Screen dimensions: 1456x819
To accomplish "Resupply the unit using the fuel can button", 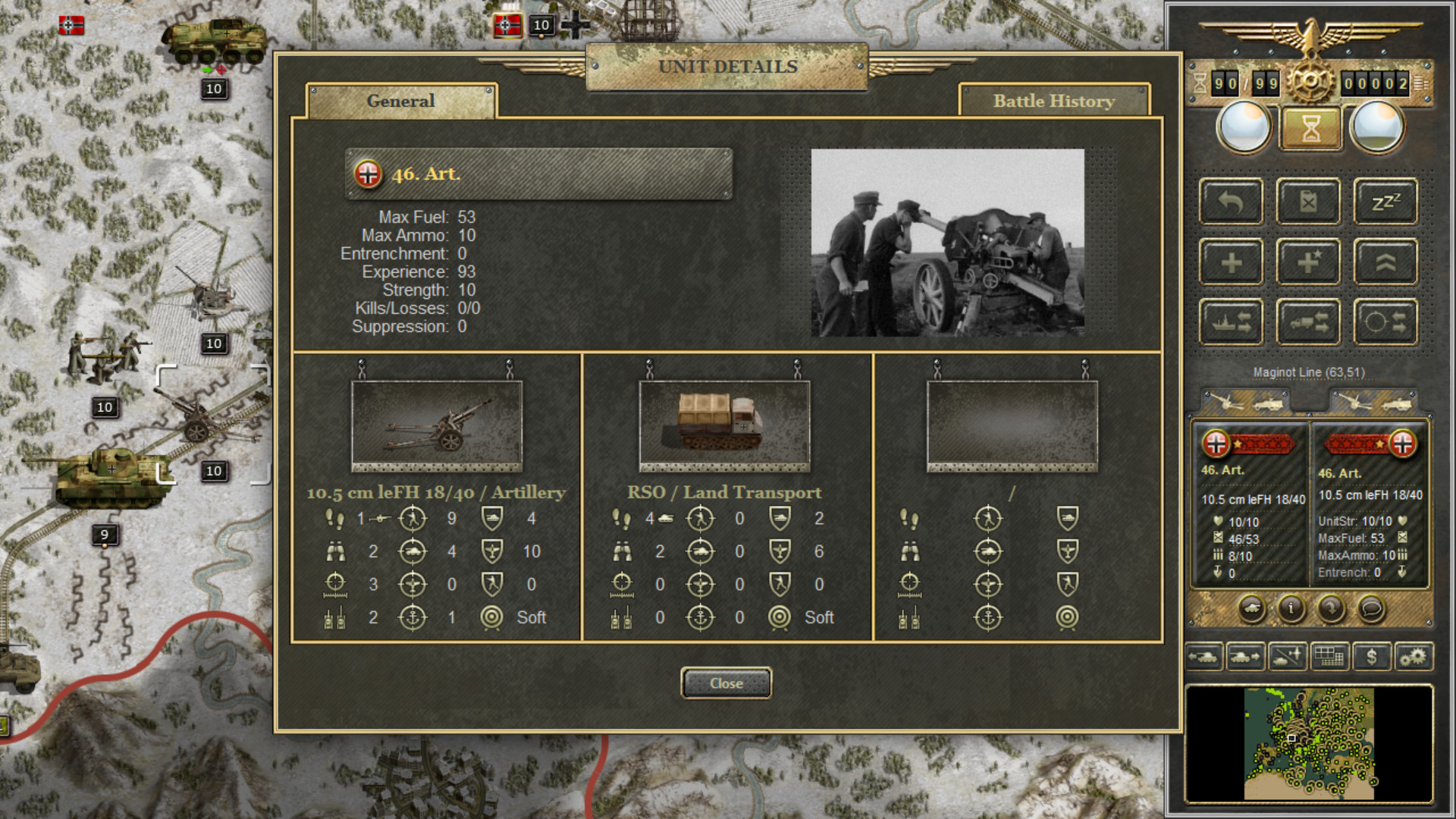I will 1308,202.
